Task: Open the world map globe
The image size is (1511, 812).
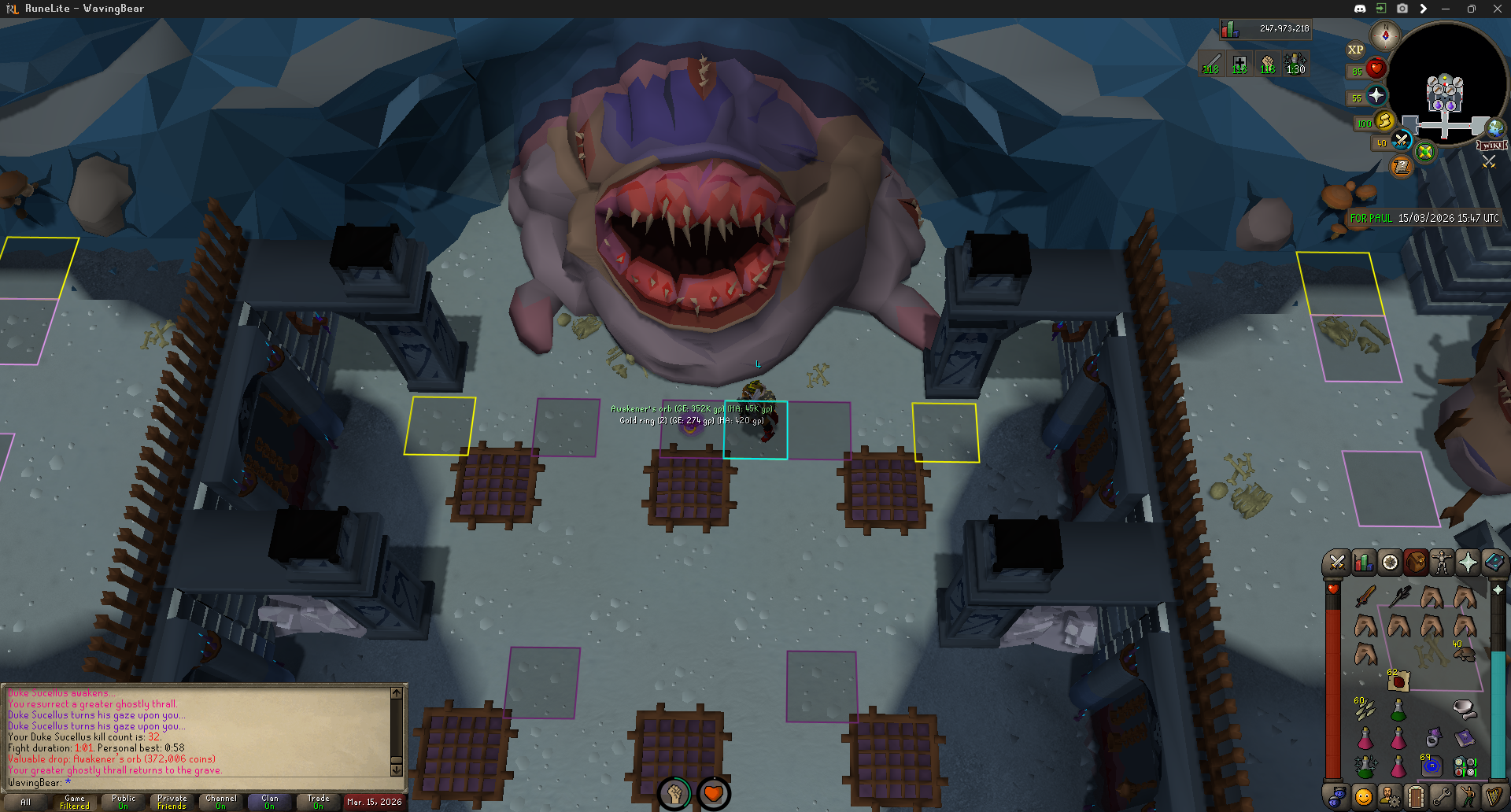Action: pos(1494,128)
